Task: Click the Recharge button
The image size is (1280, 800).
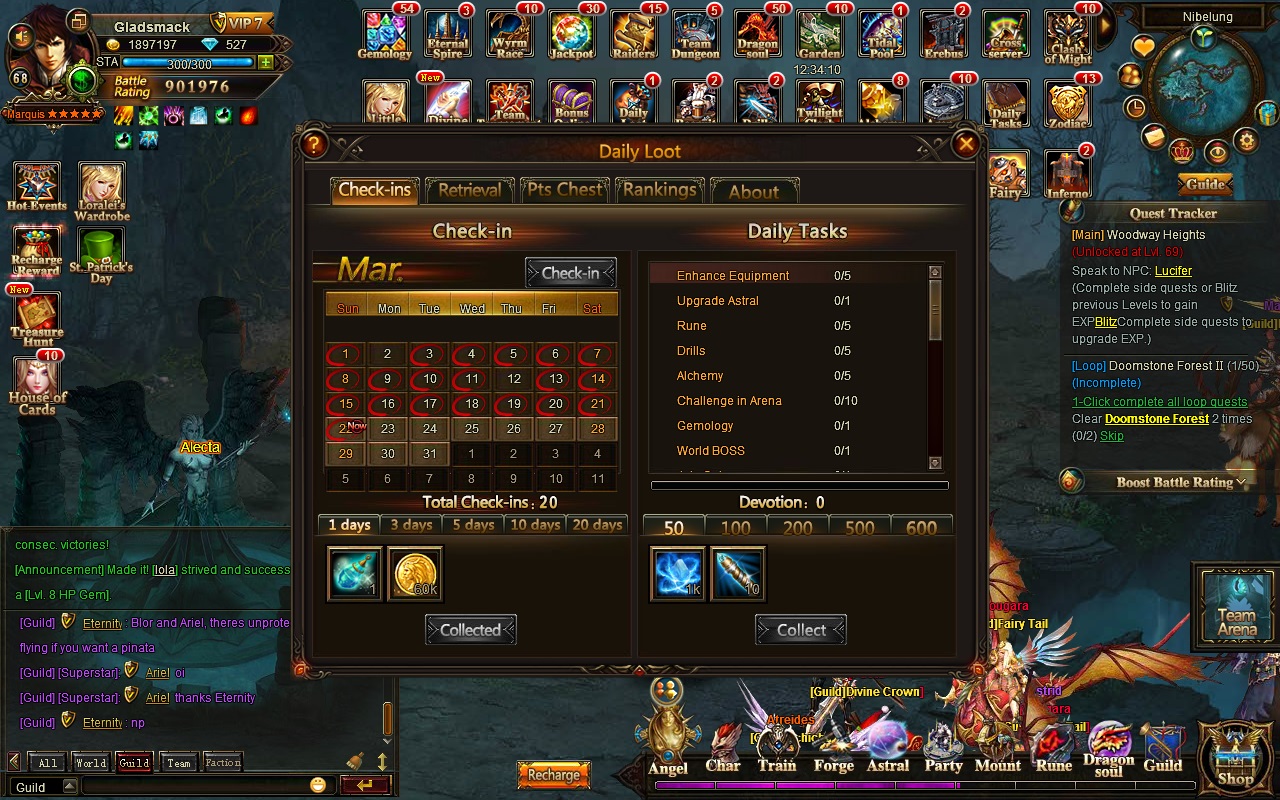Action: click(553, 775)
